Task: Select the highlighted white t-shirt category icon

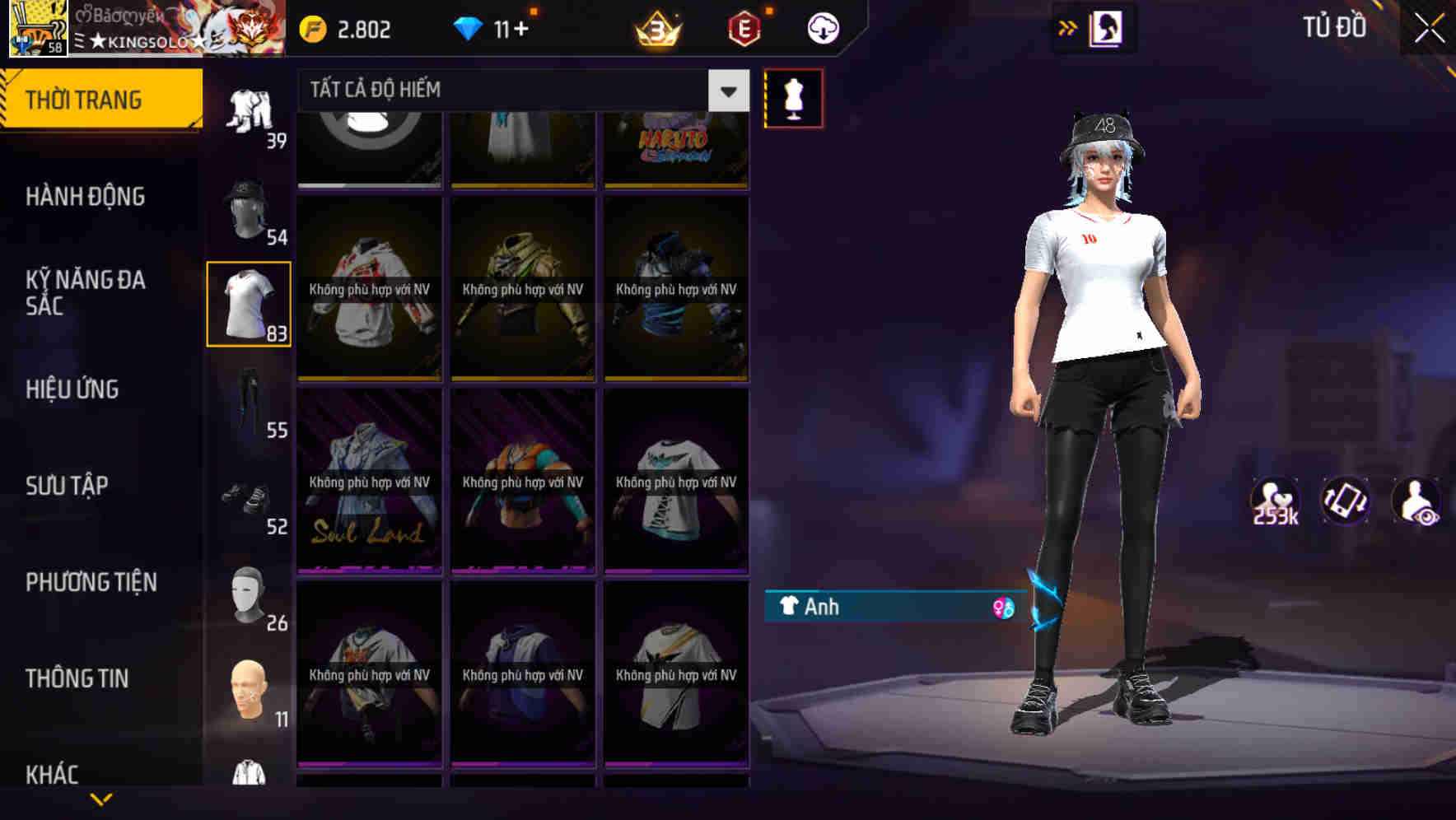Action: pos(249,302)
